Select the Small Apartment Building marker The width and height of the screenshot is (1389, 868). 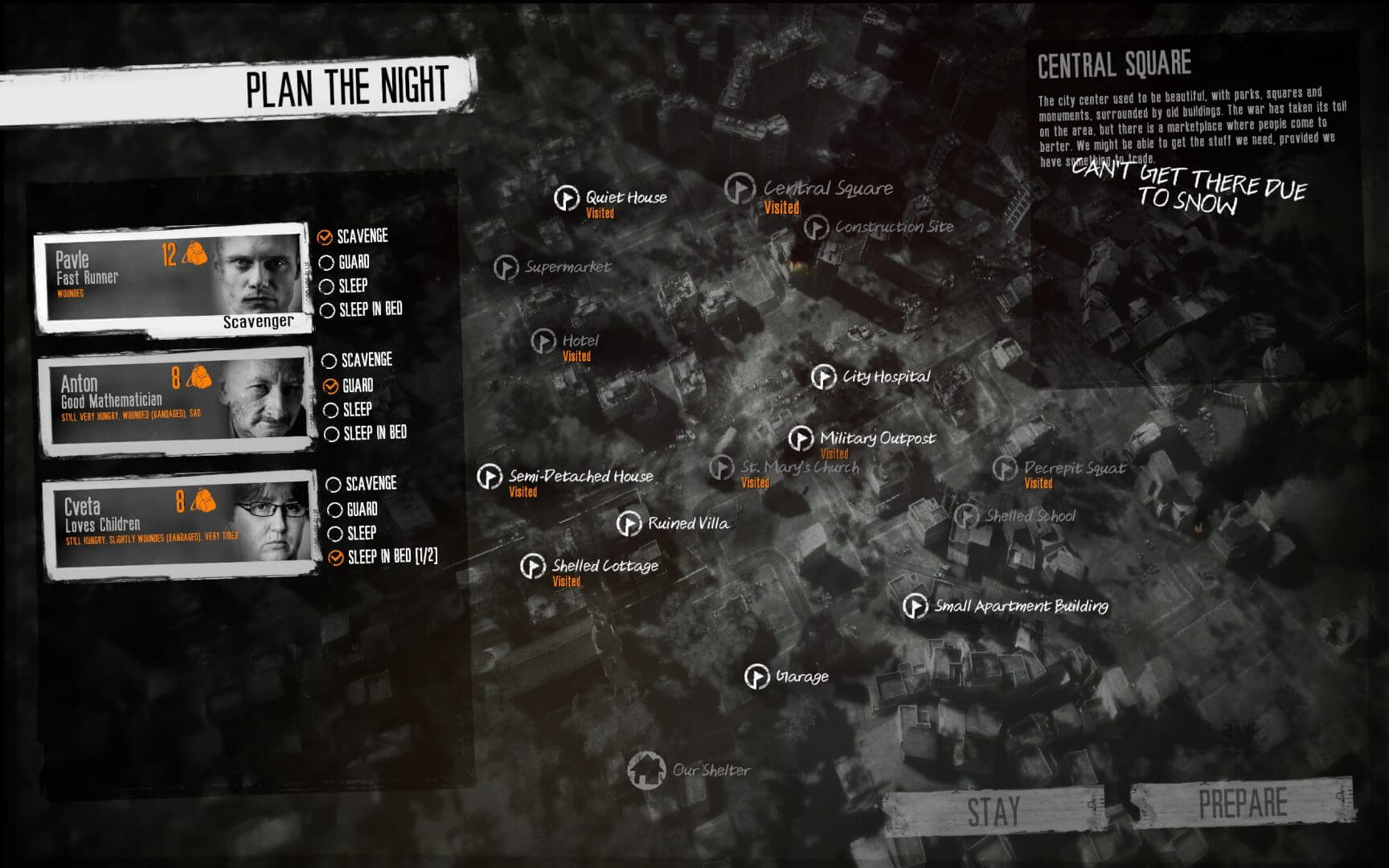(x=916, y=608)
